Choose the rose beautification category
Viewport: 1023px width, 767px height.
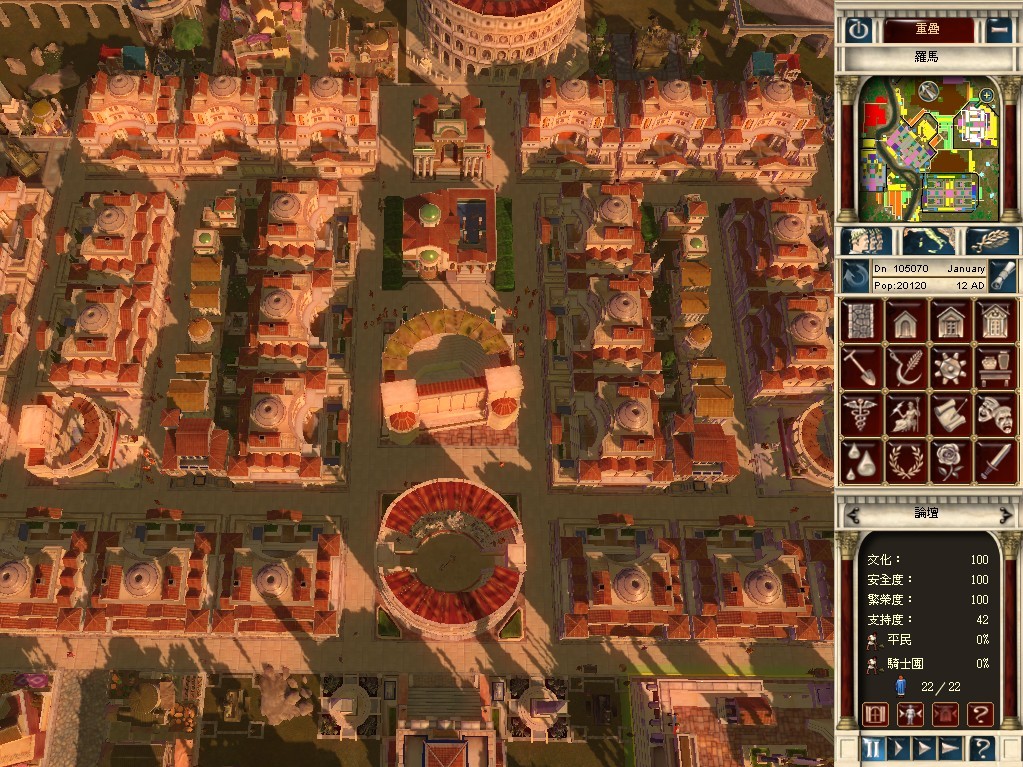click(x=950, y=460)
